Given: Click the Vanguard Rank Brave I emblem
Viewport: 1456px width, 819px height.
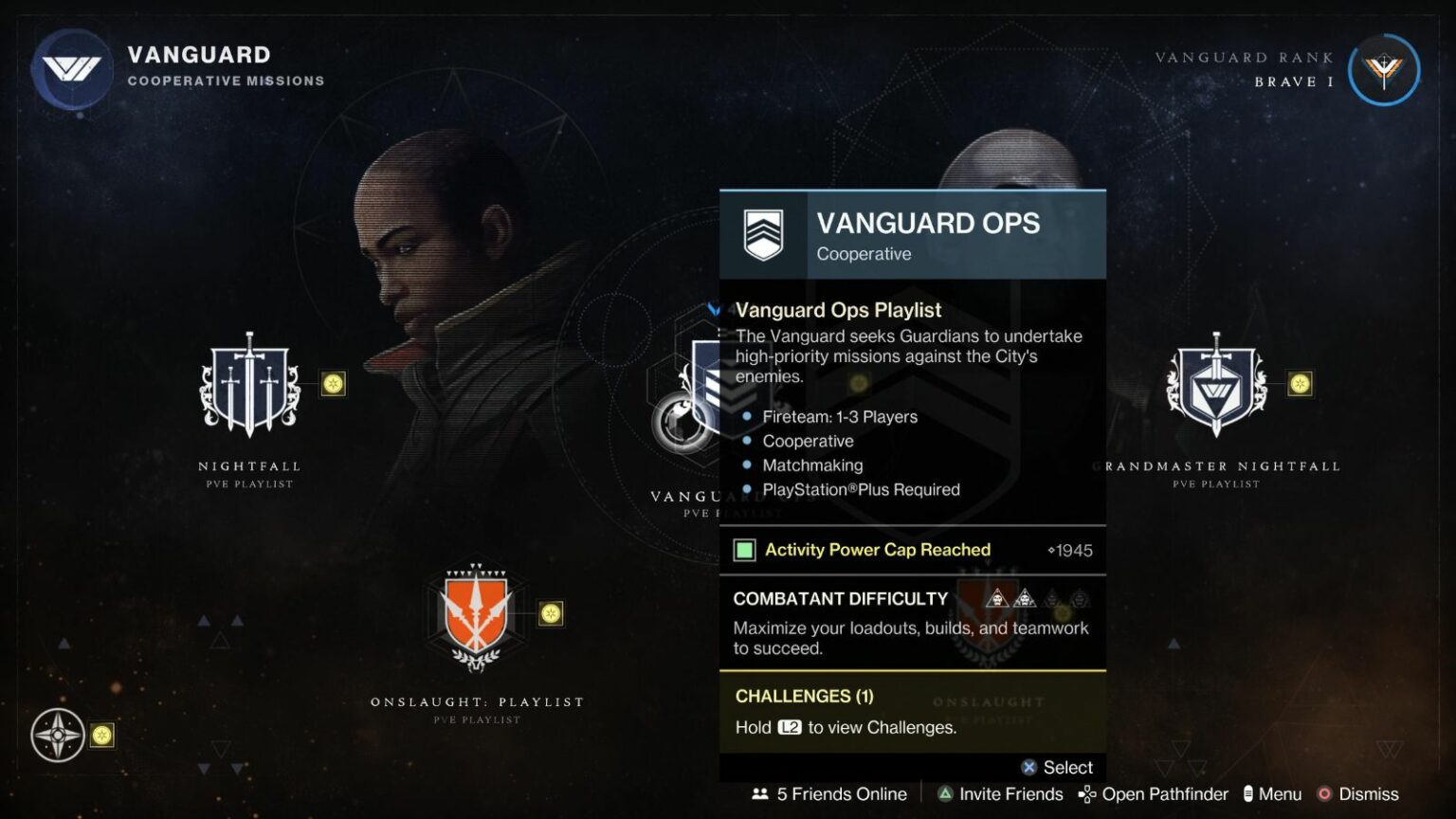Looking at the screenshot, I should click(x=1384, y=68).
